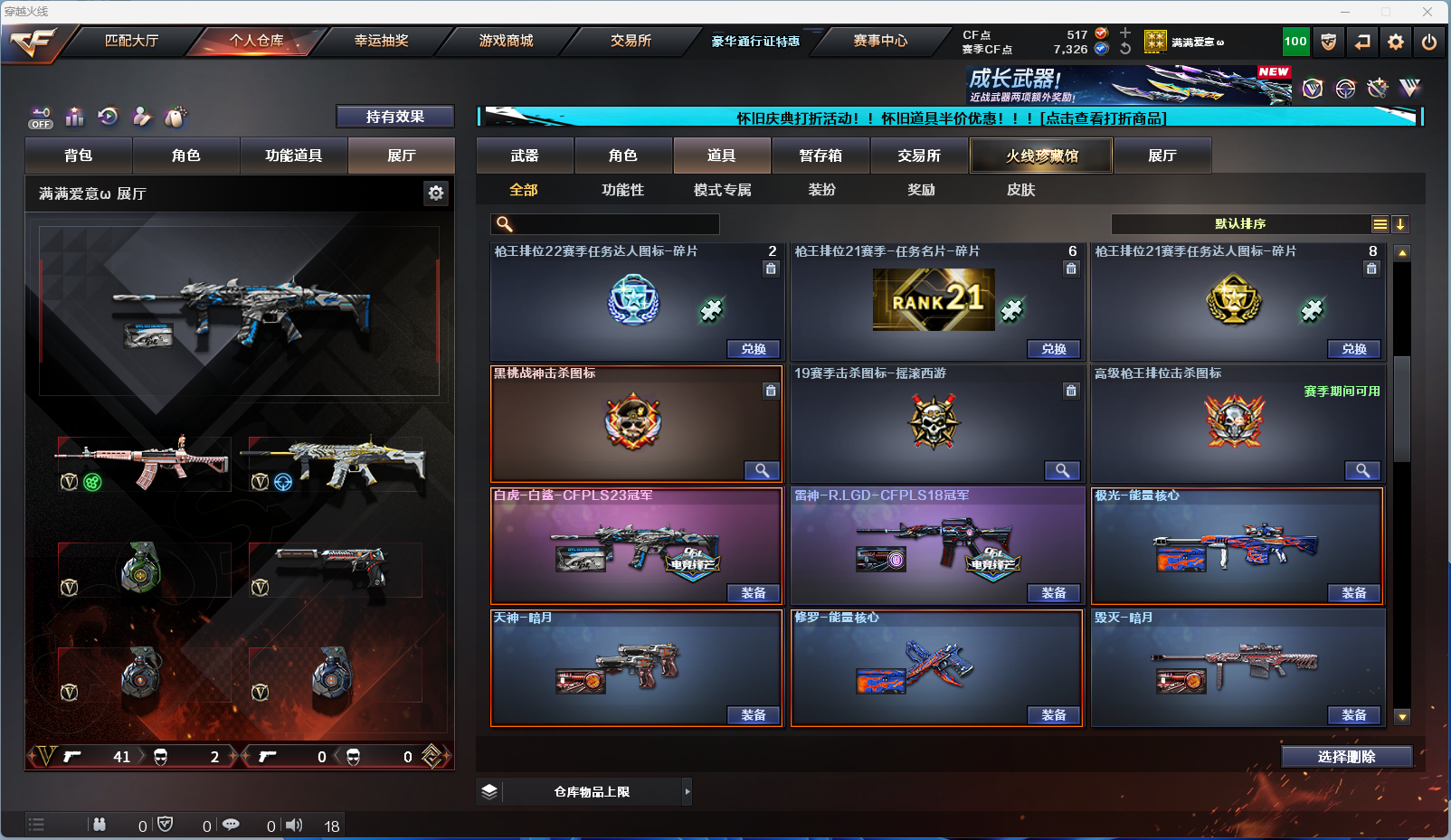Click the 选择删除 button

coord(1346,757)
